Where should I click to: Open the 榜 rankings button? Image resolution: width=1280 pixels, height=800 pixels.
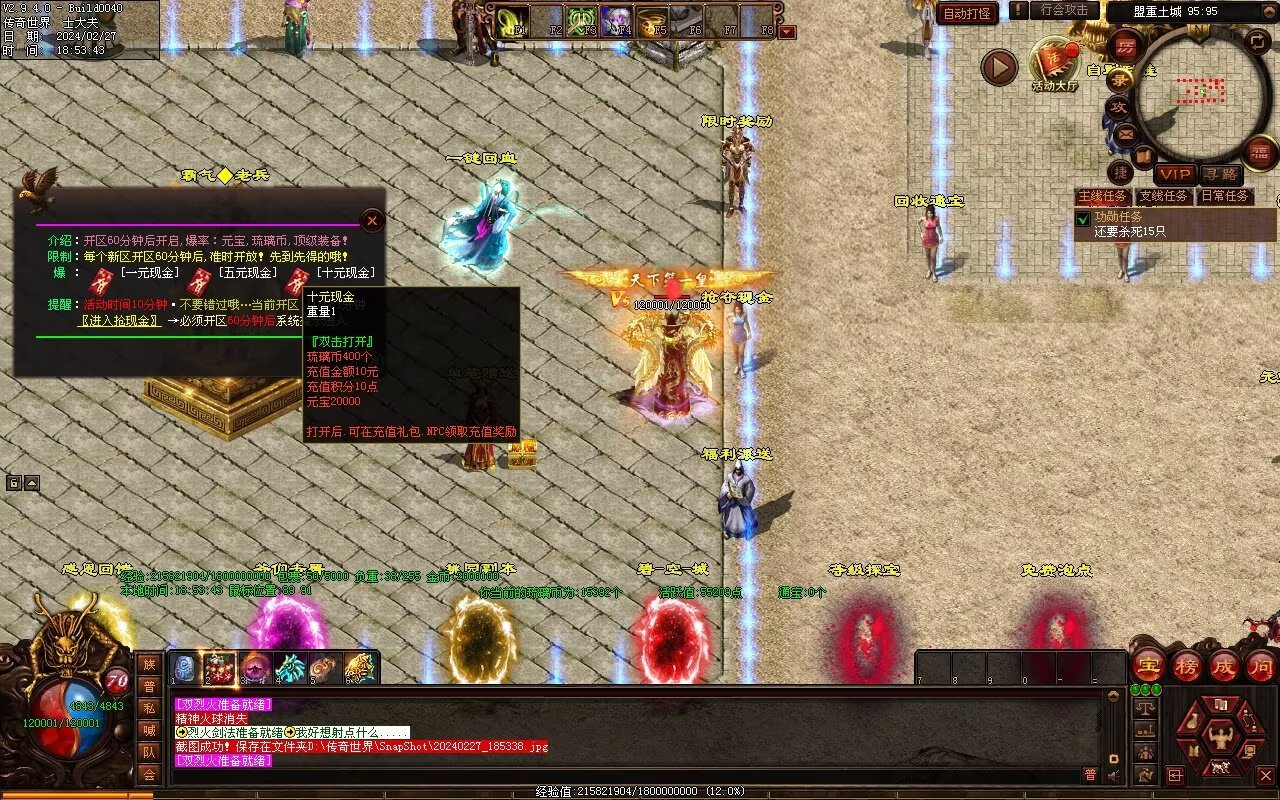[1186, 666]
